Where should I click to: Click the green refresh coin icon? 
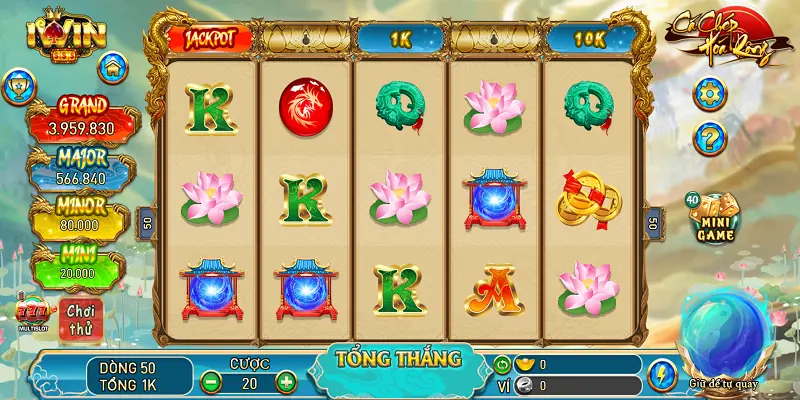tap(503, 365)
